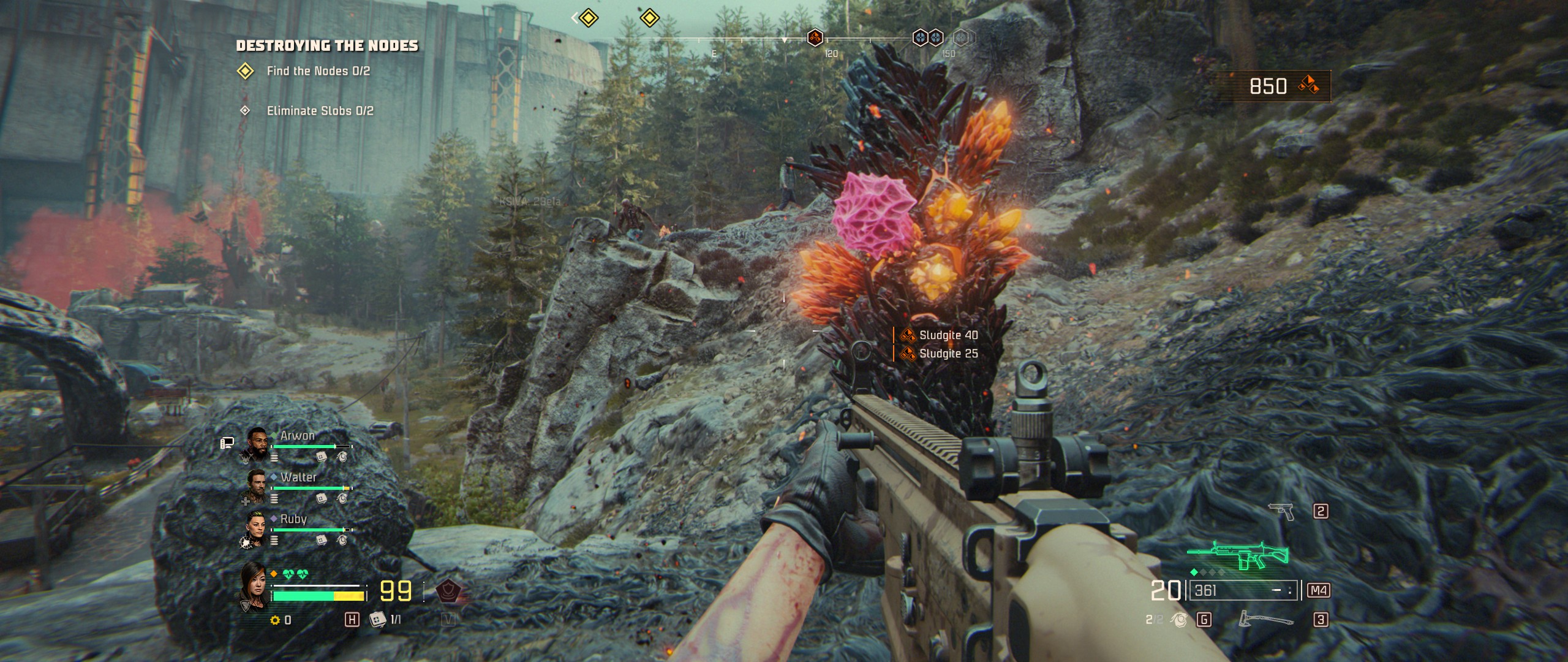This screenshot has width=1568, height=662.
Task: Click Arwon's teammate portrait
Action: click(257, 443)
